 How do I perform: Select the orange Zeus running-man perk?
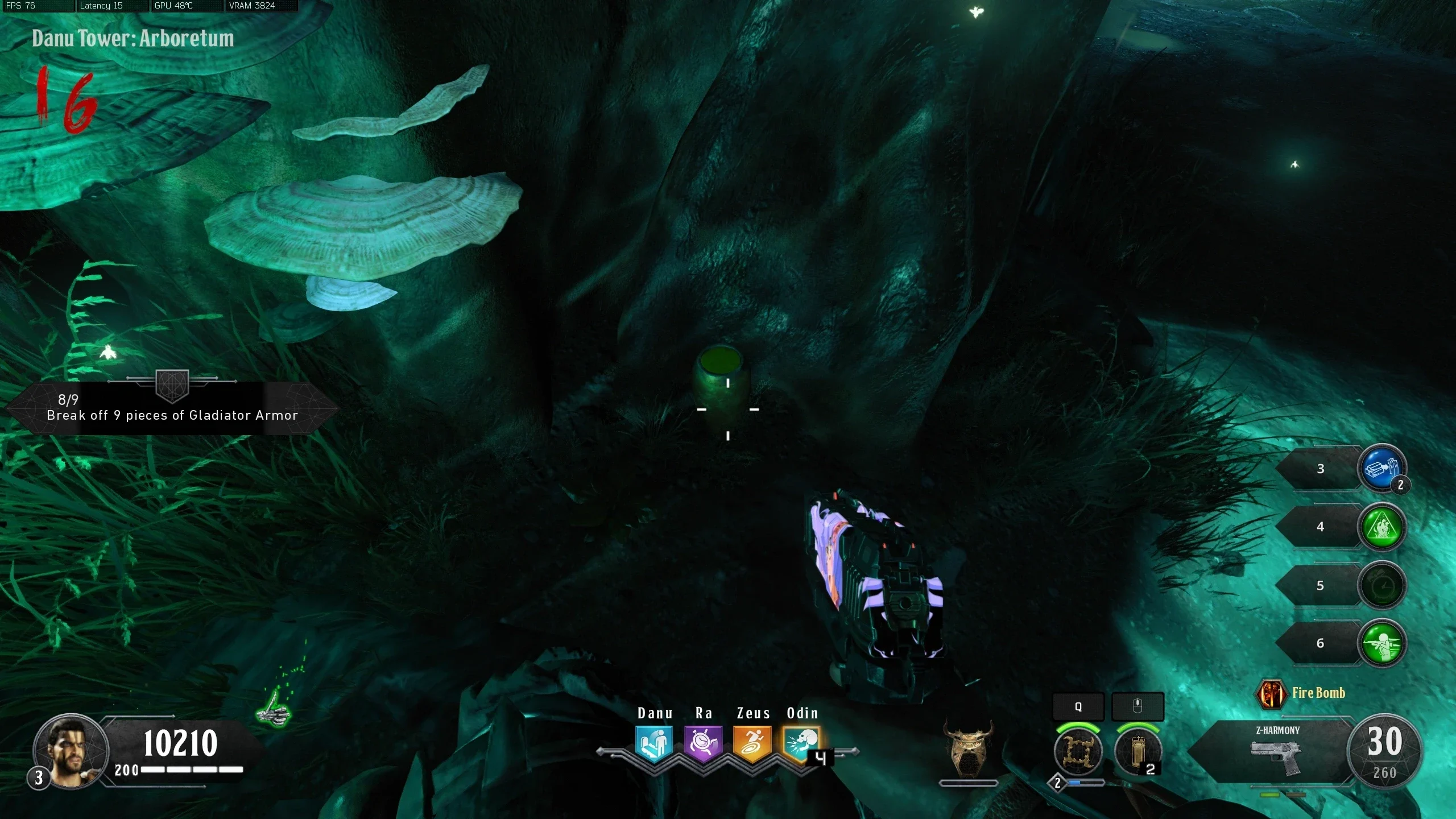click(x=752, y=743)
